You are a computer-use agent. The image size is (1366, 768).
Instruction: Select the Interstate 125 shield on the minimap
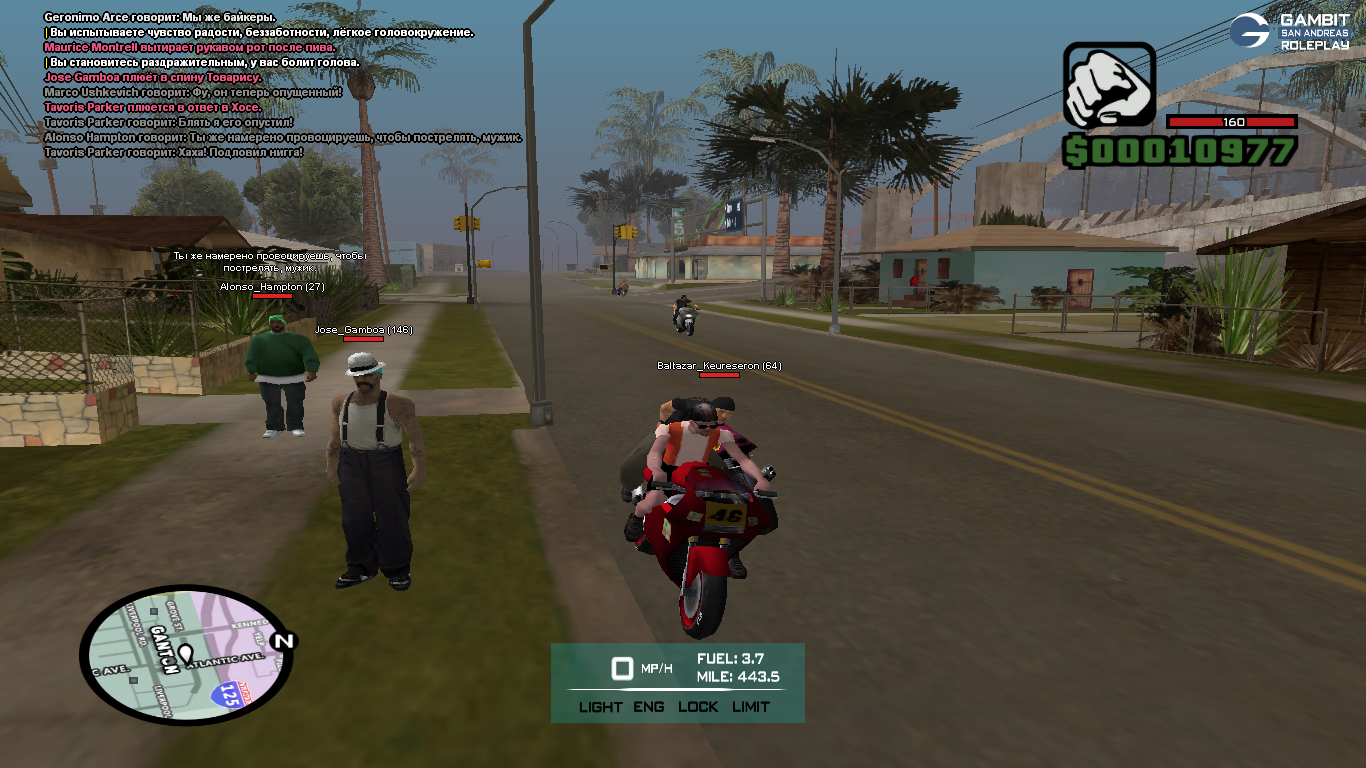coord(231,694)
